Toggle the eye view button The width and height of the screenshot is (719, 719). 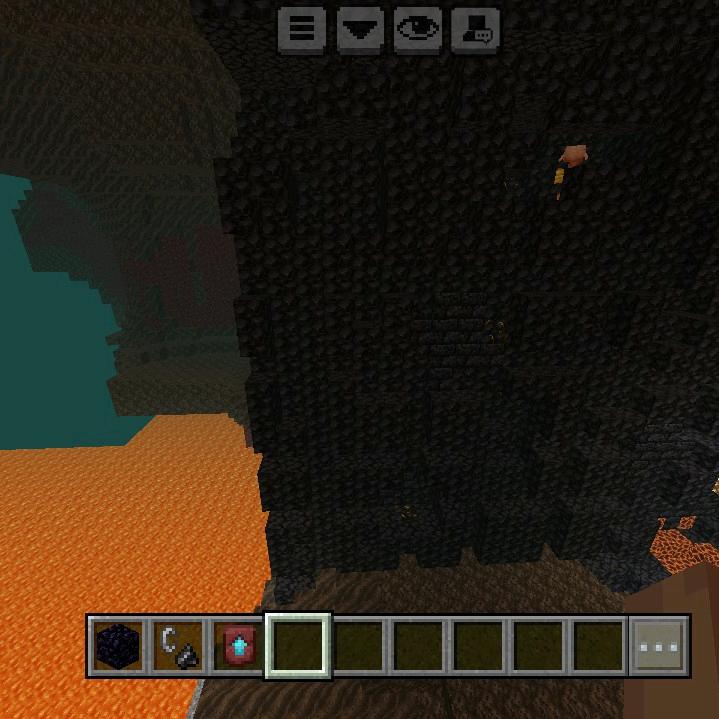coord(418,30)
